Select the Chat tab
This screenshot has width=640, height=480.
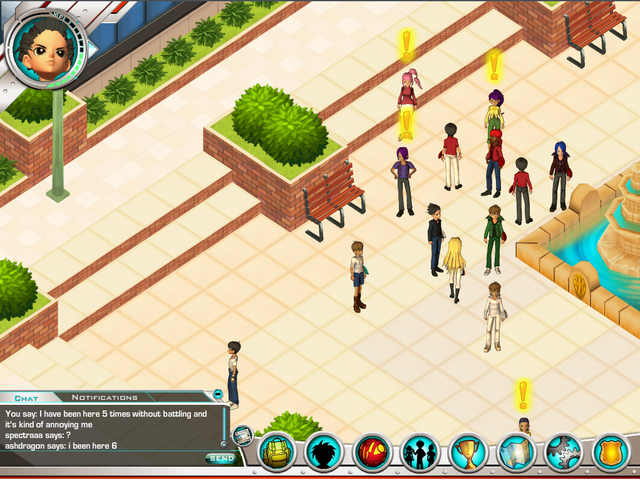pyautogui.click(x=26, y=397)
